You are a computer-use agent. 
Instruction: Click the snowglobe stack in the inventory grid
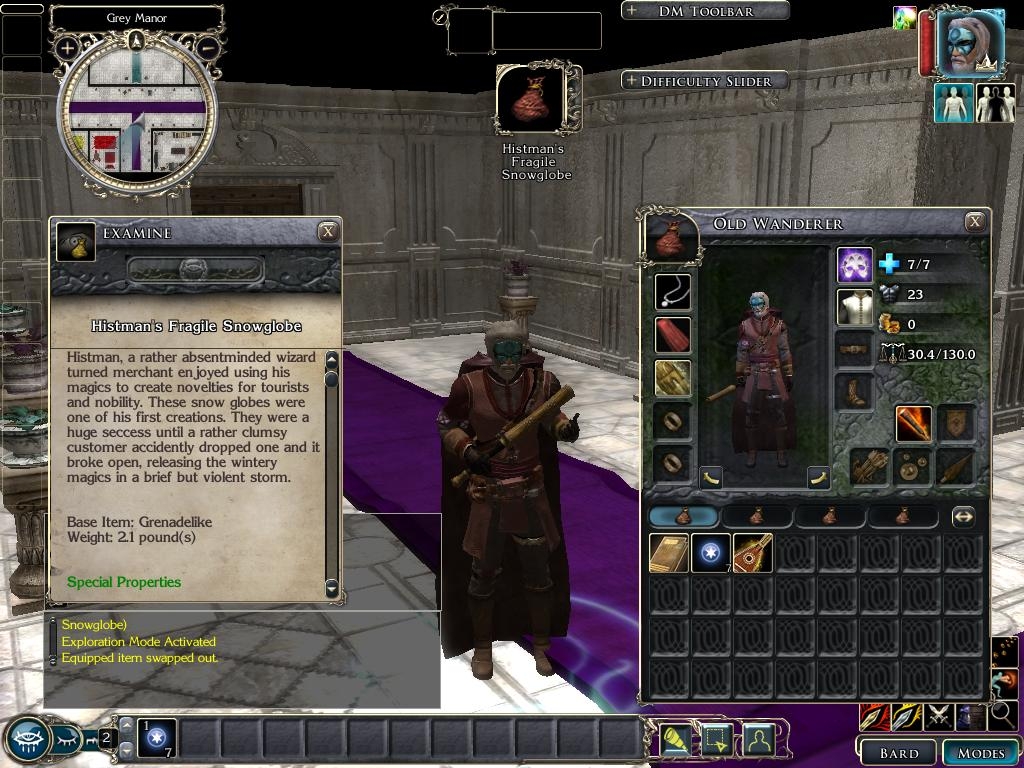[710, 553]
